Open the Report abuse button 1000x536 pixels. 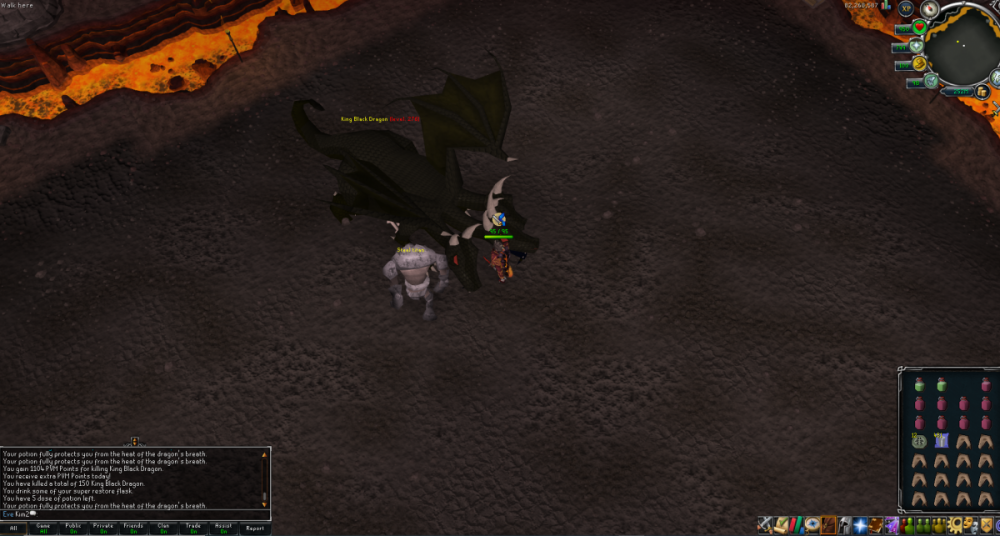[255, 528]
